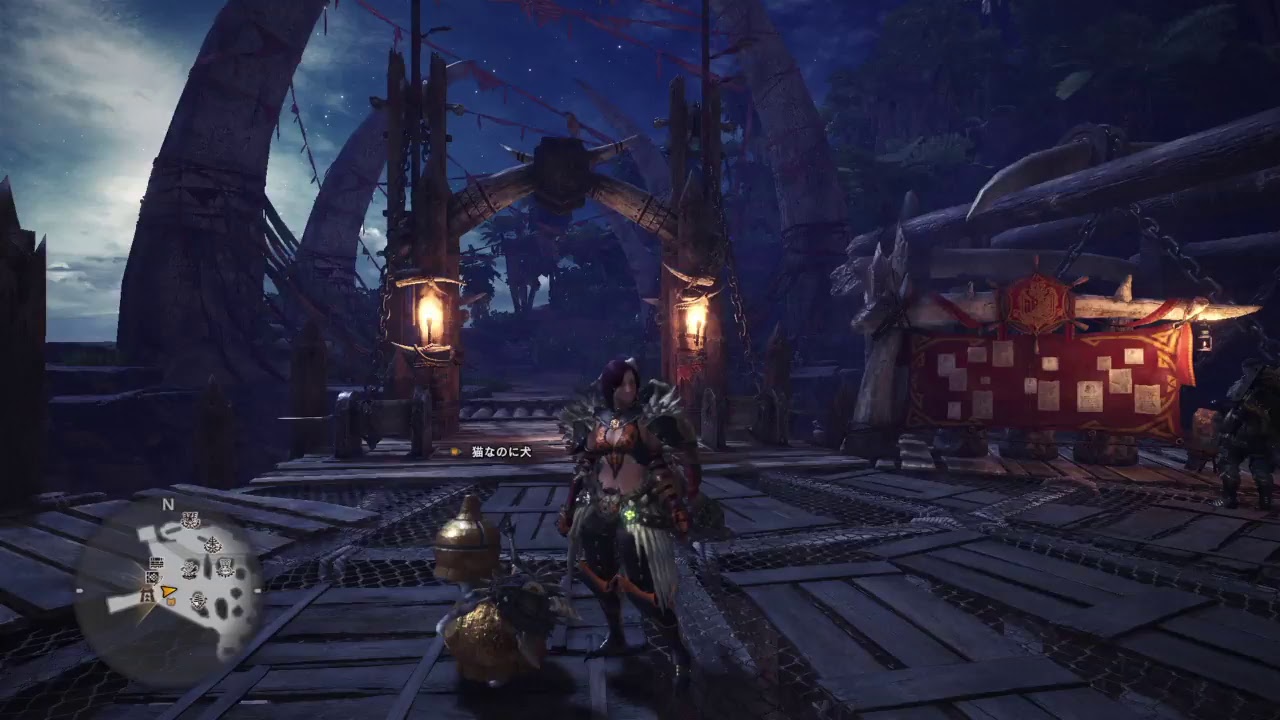Expand the minimap by clicking its circular map area

(180, 580)
